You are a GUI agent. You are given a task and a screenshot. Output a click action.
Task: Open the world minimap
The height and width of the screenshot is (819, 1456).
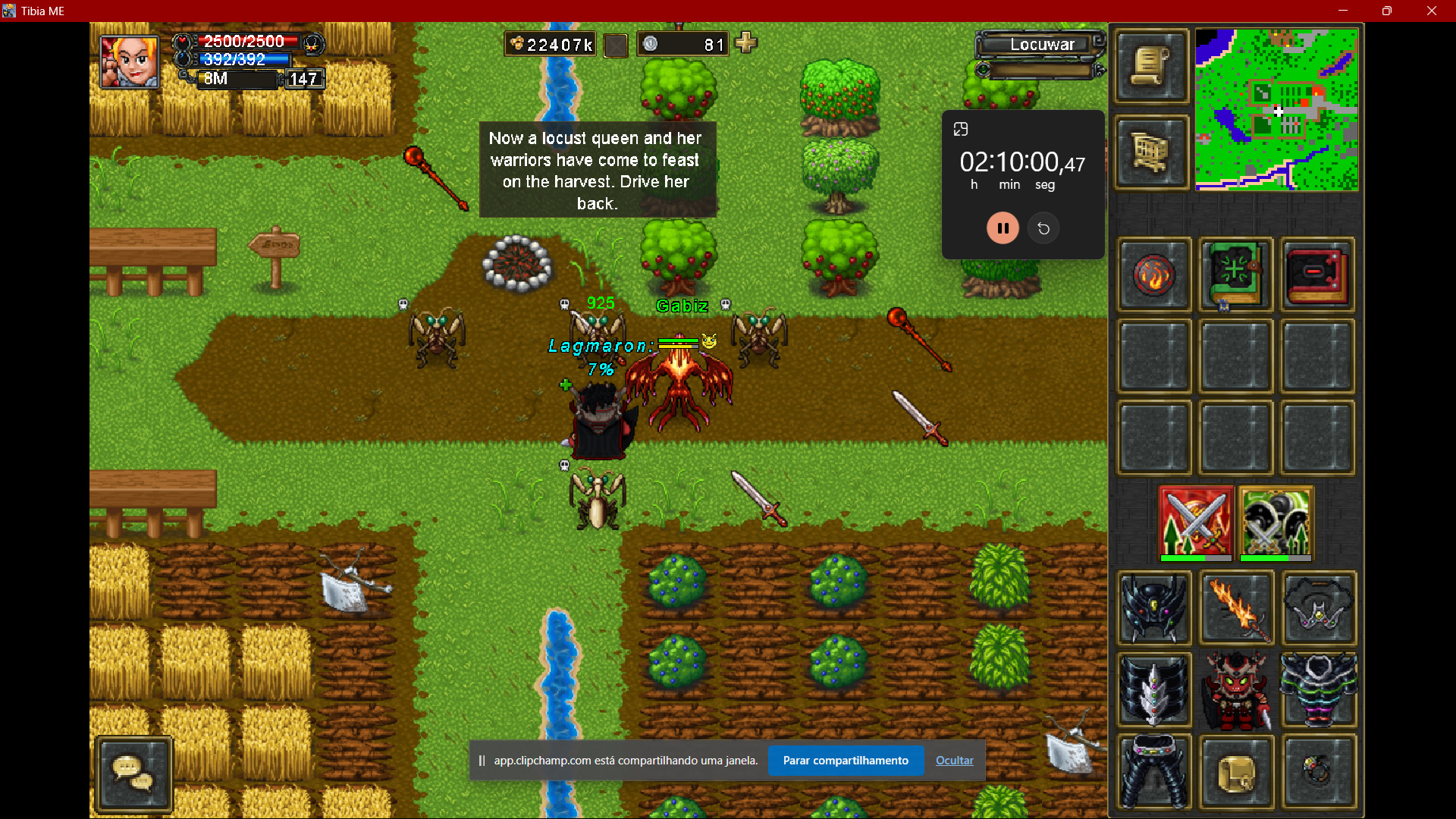click(x=1276, y=110)
